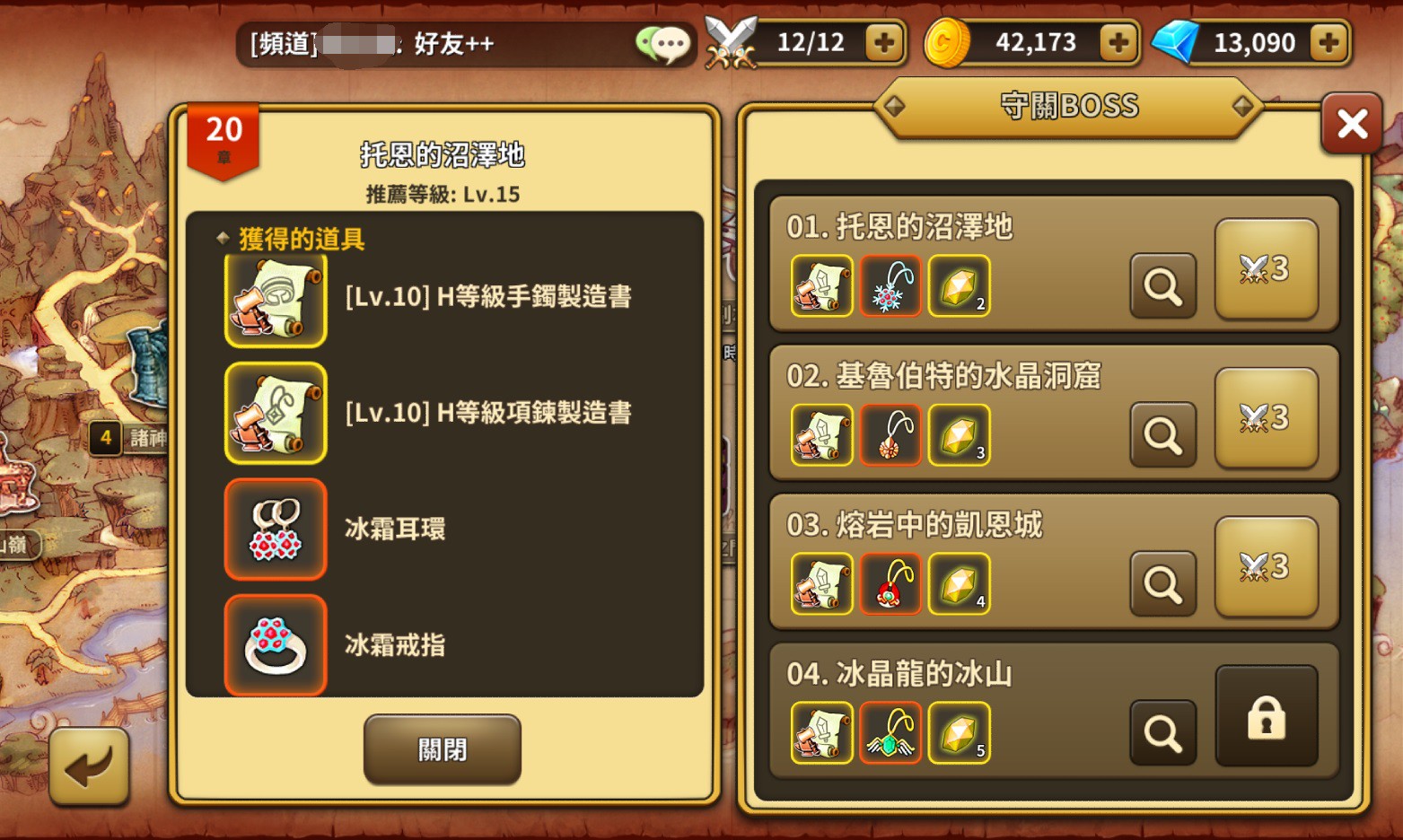Open the 守關BOSS title banner

click(x=1068, y=106)
